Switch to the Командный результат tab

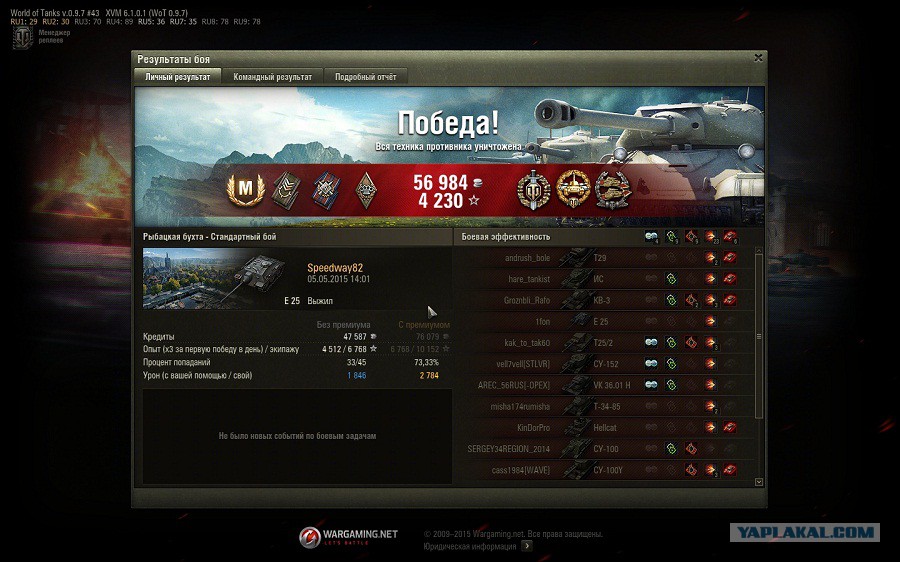(272, 77)
